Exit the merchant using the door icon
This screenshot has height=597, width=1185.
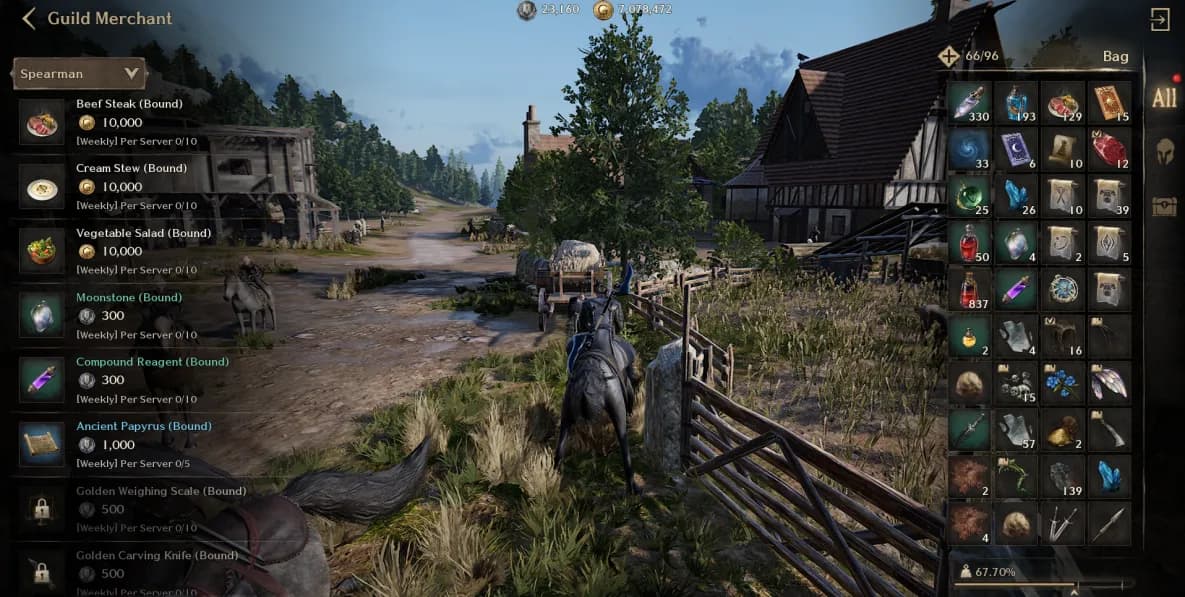pyautogui.click(x=1160, y=20)
